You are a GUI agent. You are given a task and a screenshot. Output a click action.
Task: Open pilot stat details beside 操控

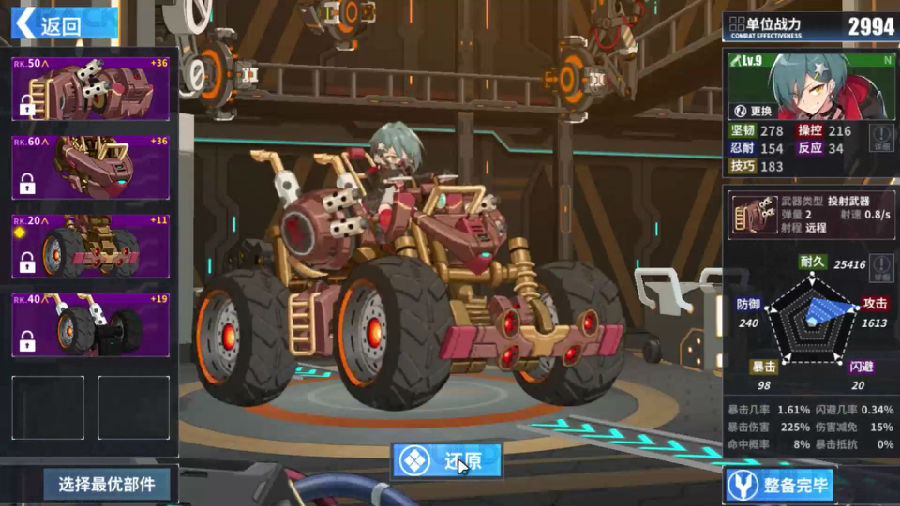[x=880, y=139]
